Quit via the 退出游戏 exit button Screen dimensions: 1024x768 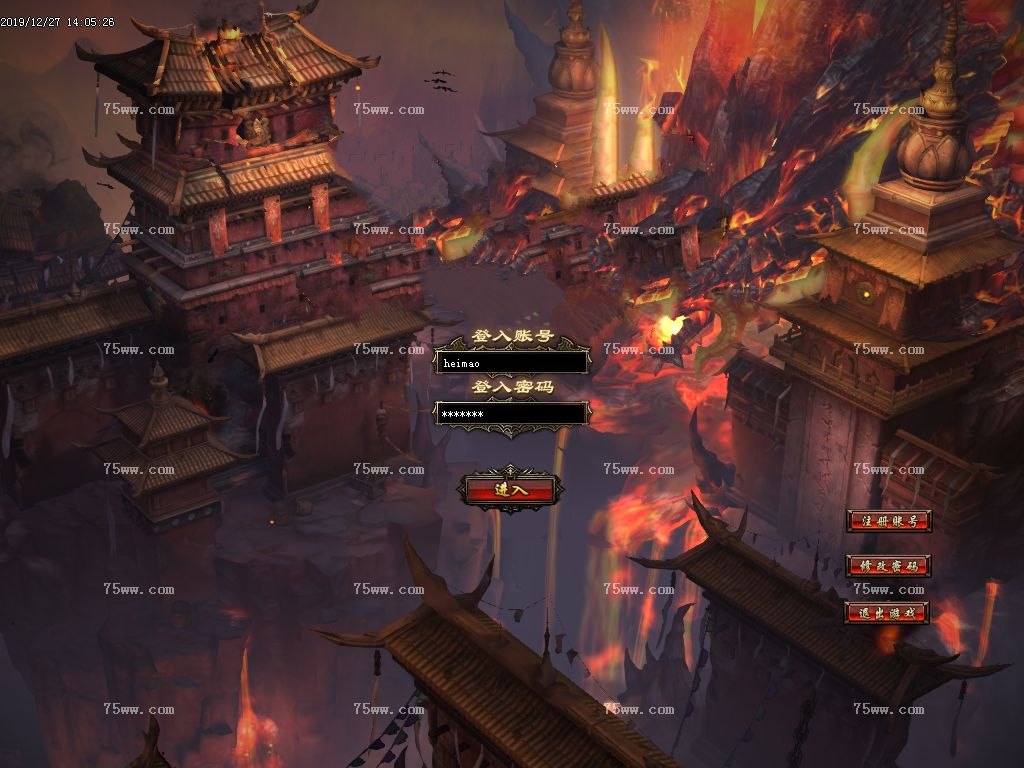[x=888, y=613]
